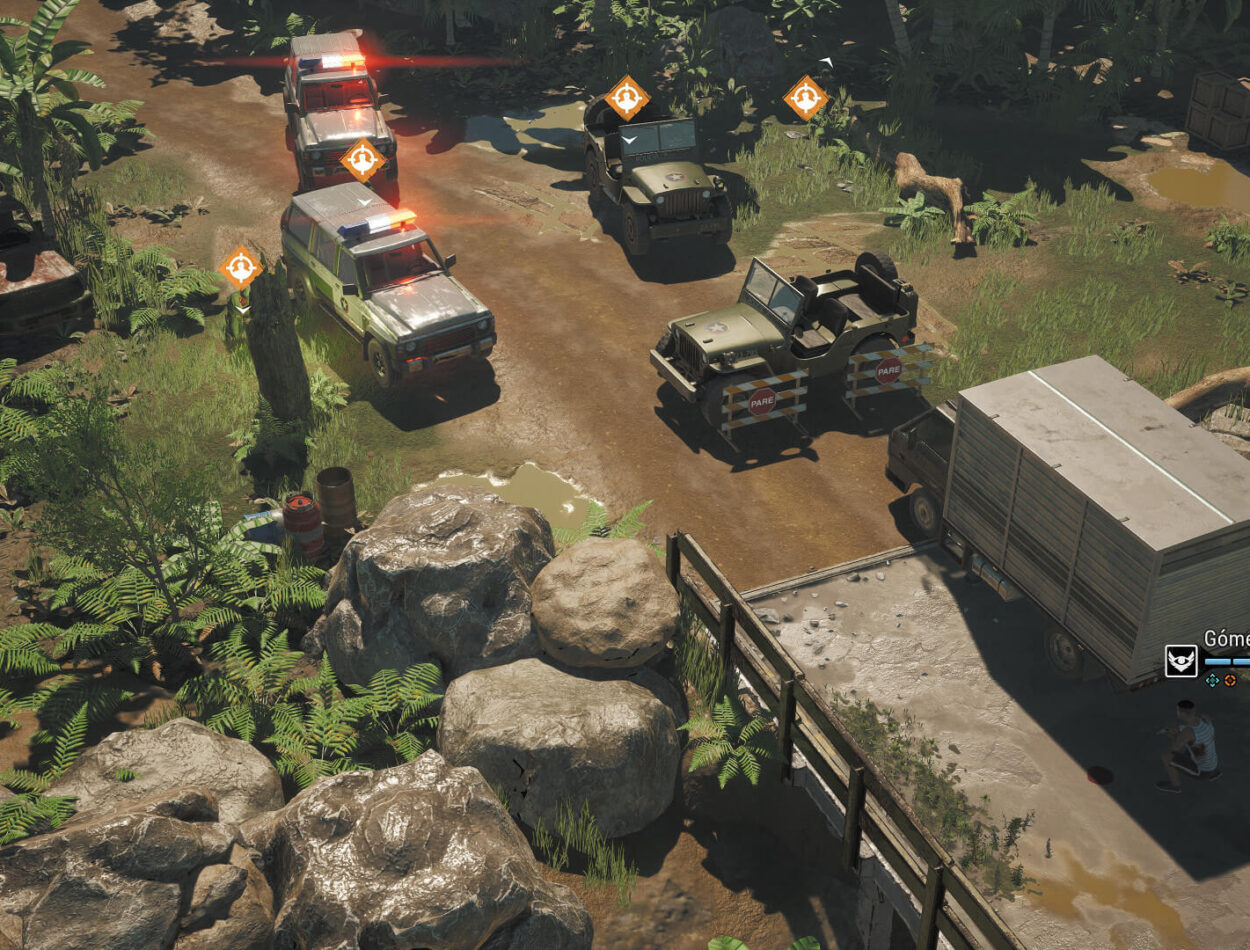
Task: Click the enemy marker on the rear police truck
Action: tap(362, 160)
